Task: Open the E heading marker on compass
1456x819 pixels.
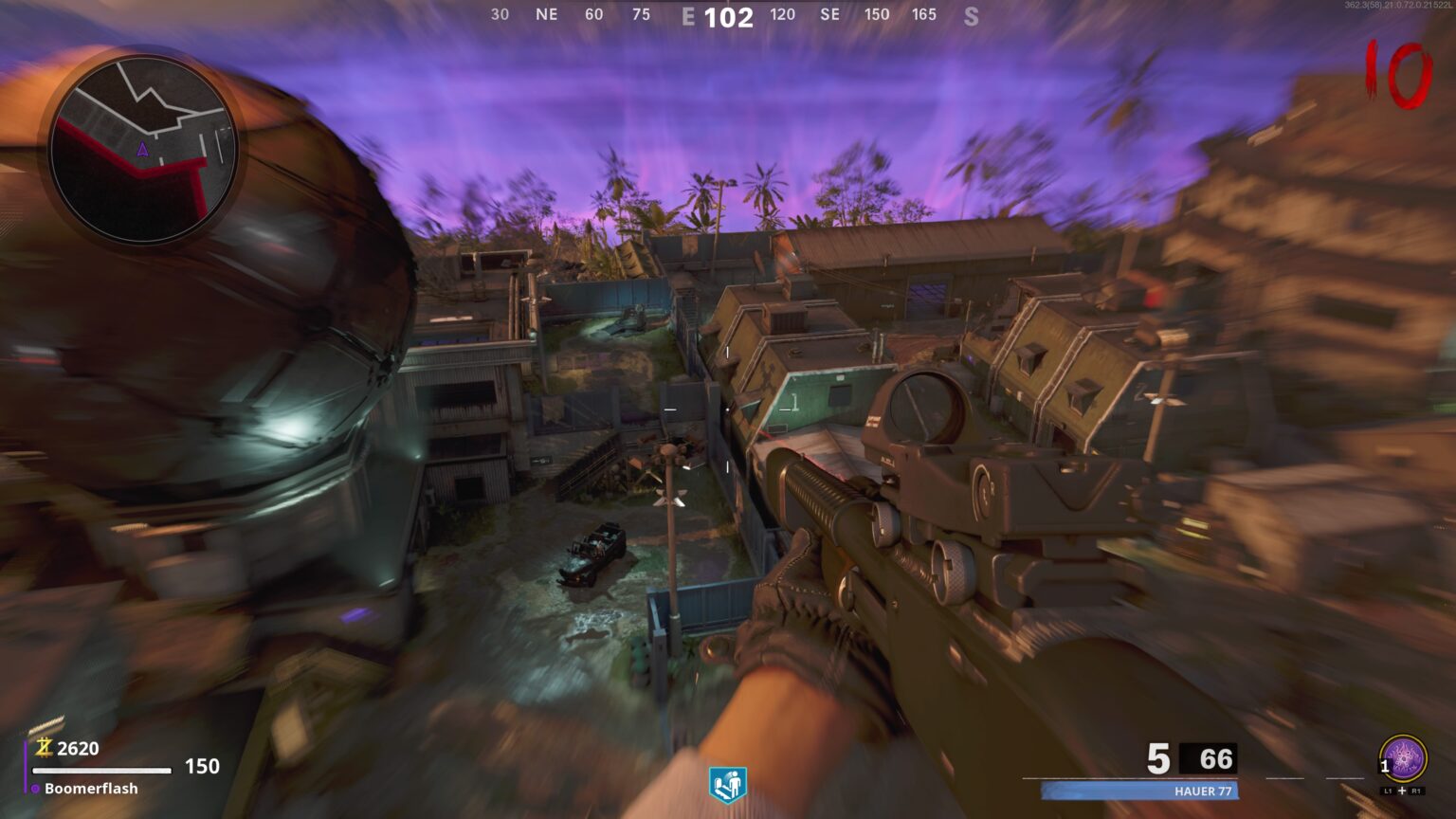Action: 691,15
